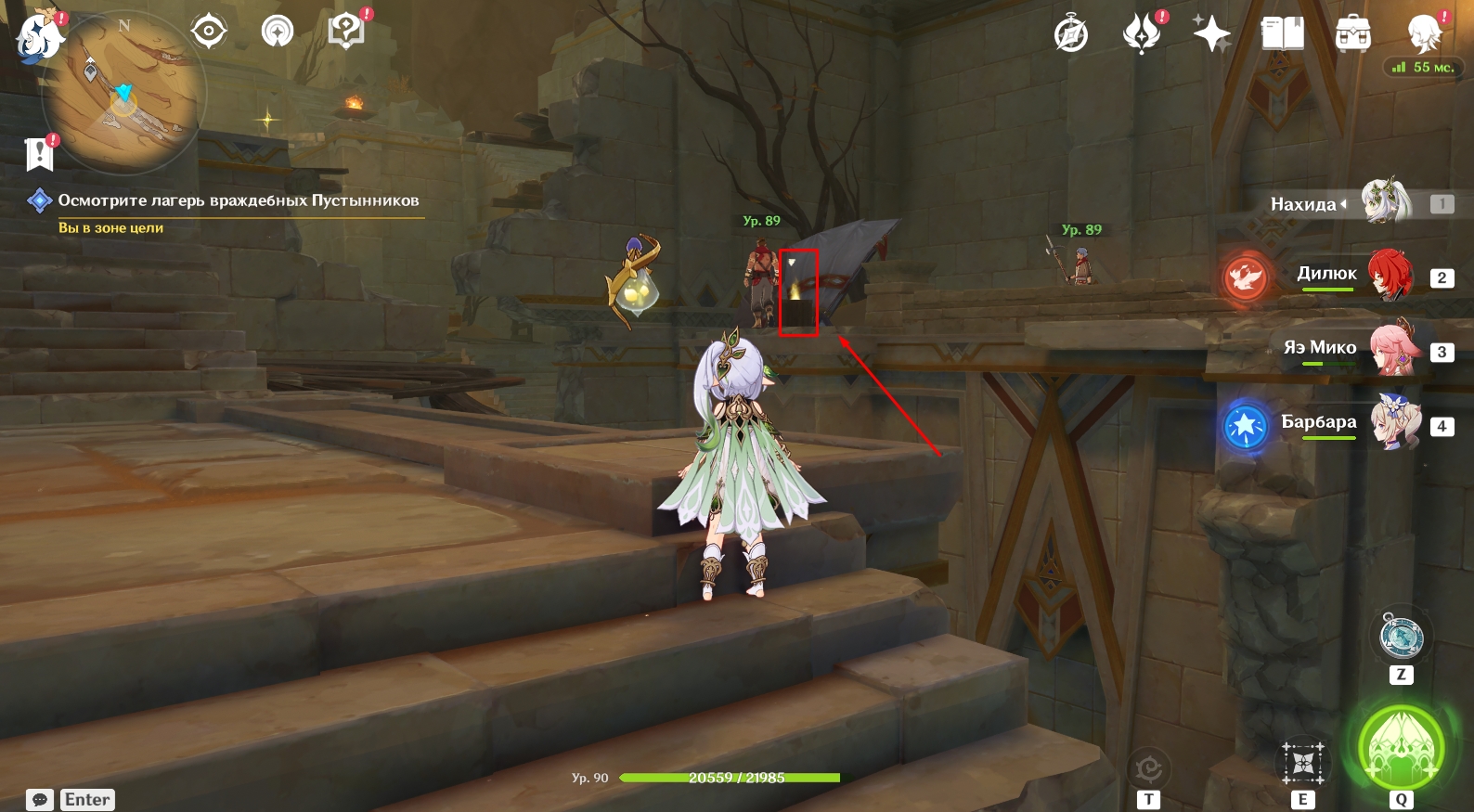Open the target-circle icon beside the minimap
The height and width of the screenshot is (812, 1474).
tap(209, 32)
